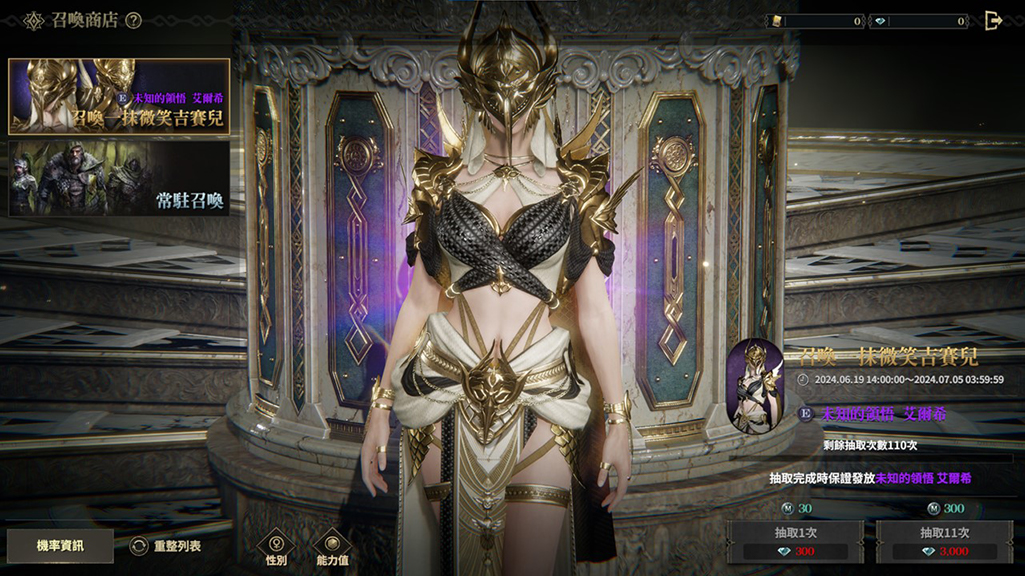Open the summon shop help icon

[133, 20]
